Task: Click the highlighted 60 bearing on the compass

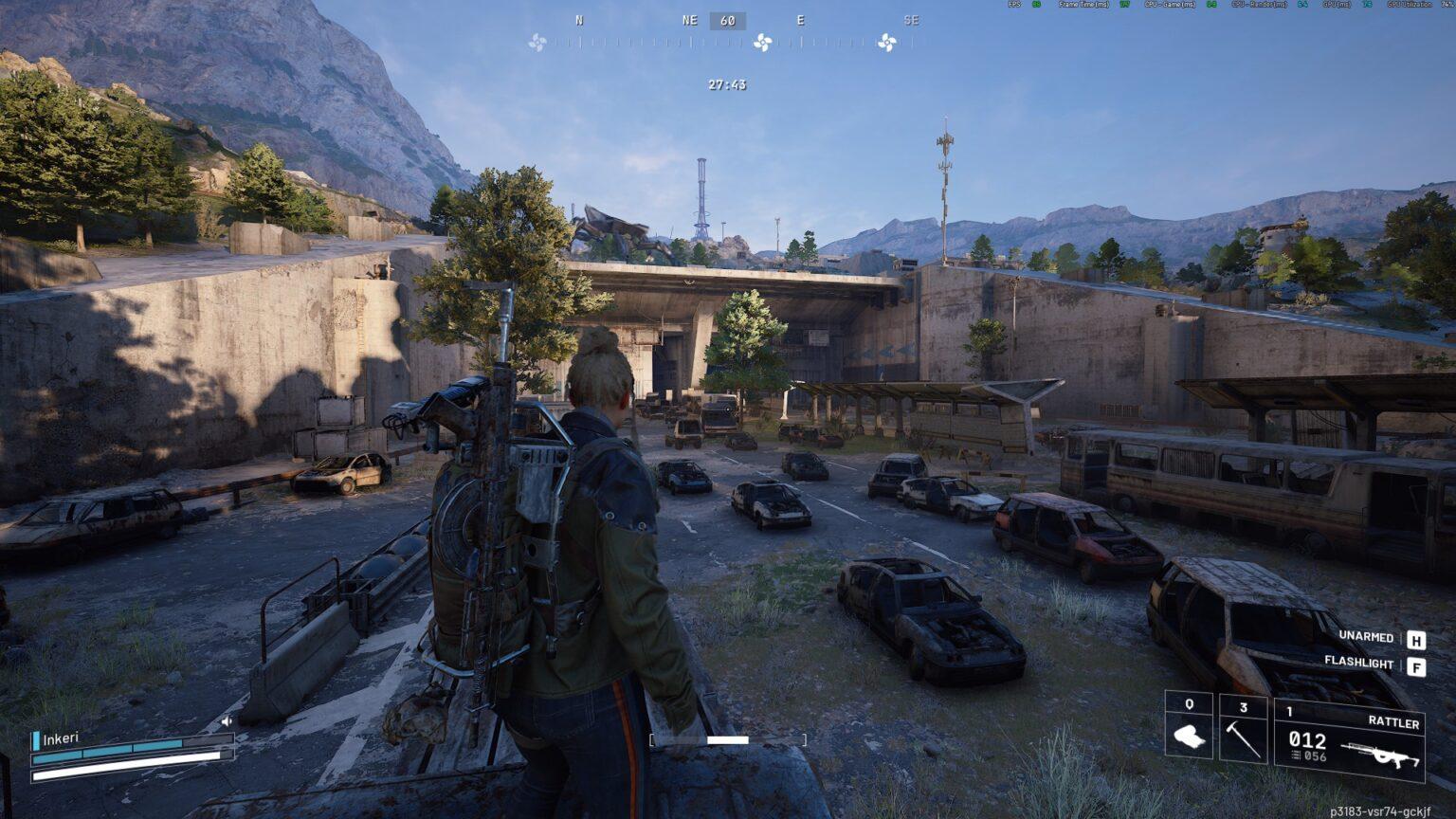Action: (x=726, y=21)
